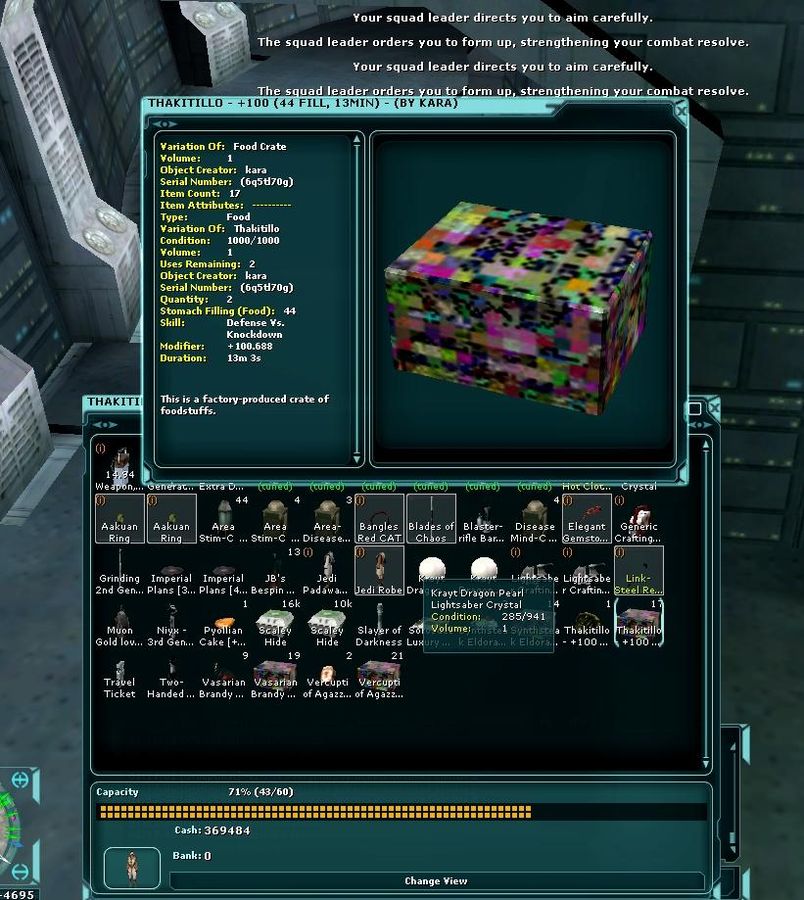Click the inventory window maximize button
This screenshot has width=804, height=900.
pos(694,409)
